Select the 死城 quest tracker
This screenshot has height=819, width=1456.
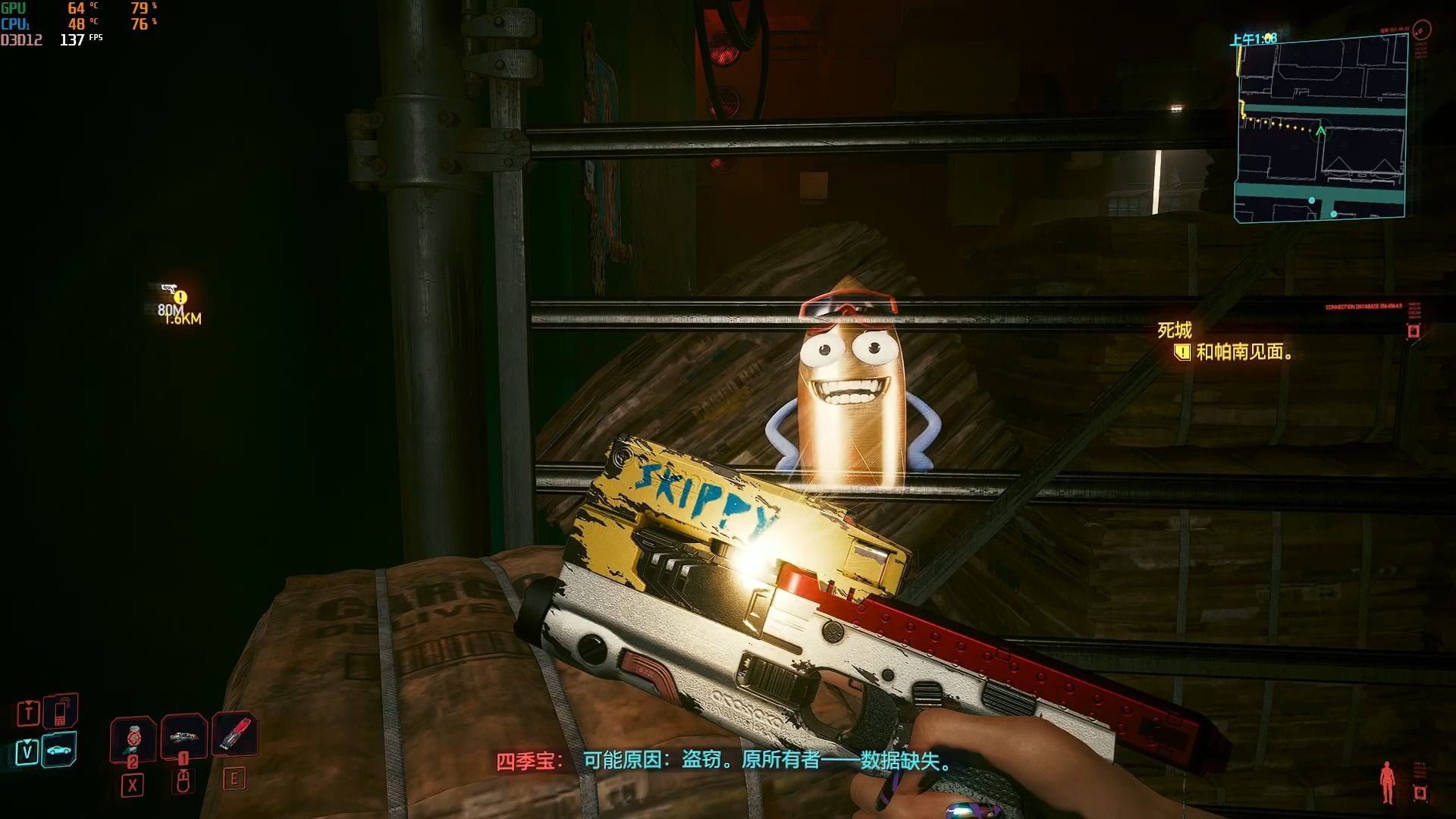point(1174,330)
